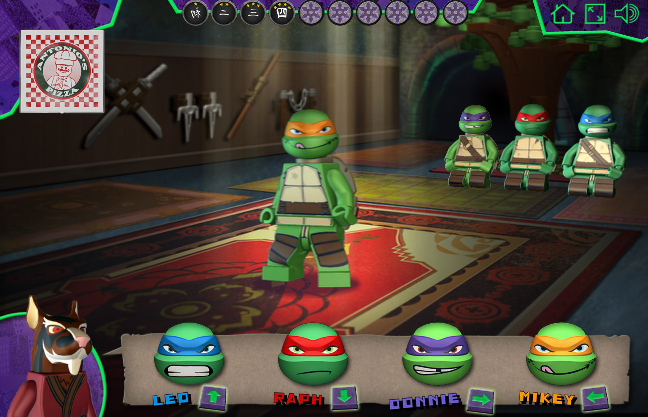Screen dimensions: 648x417
Task: Choose Raph's red-masked face
Action: click(312, 354)
